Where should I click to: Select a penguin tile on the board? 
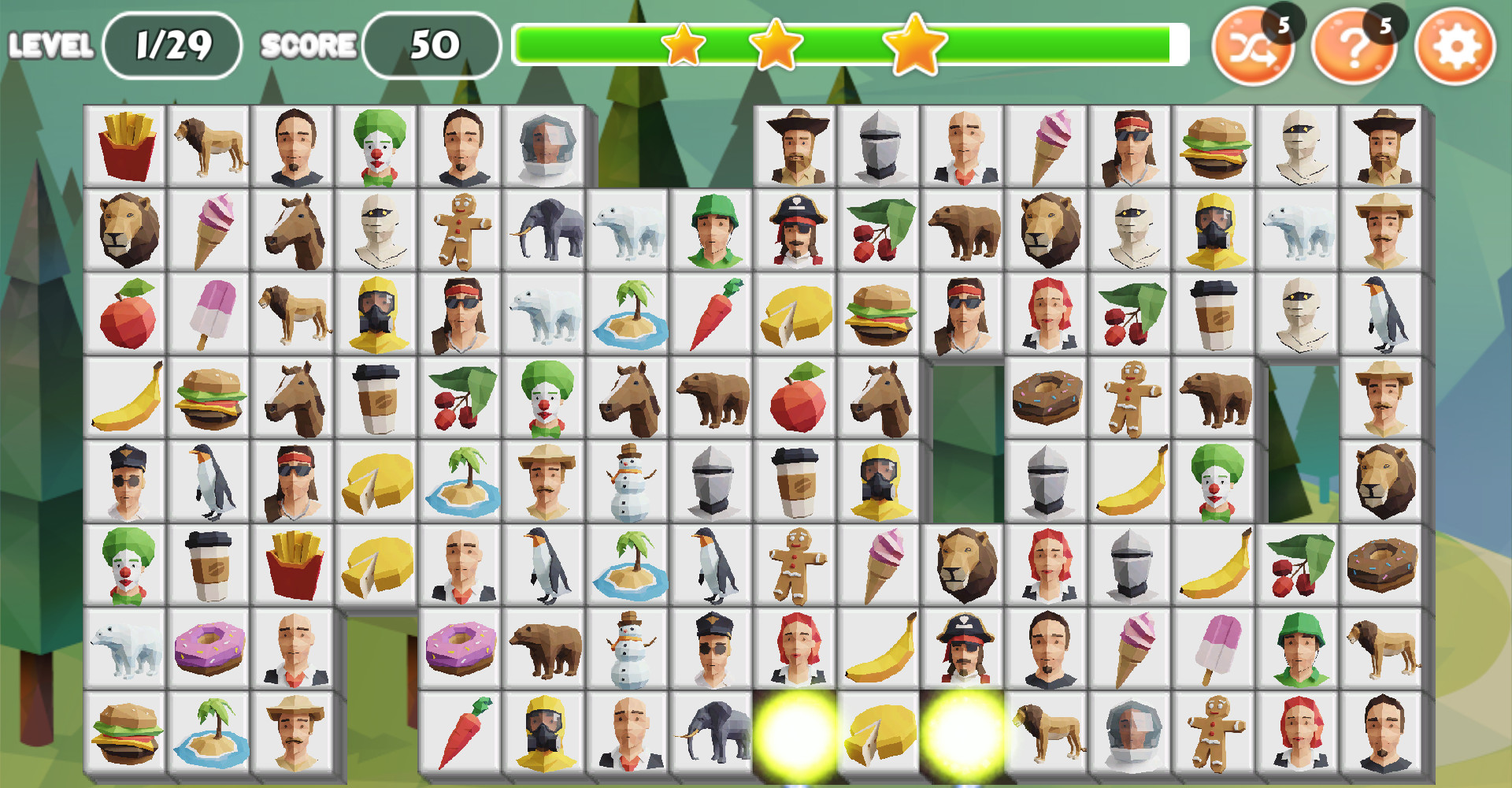pyautogui.click(x=209, y=479)
